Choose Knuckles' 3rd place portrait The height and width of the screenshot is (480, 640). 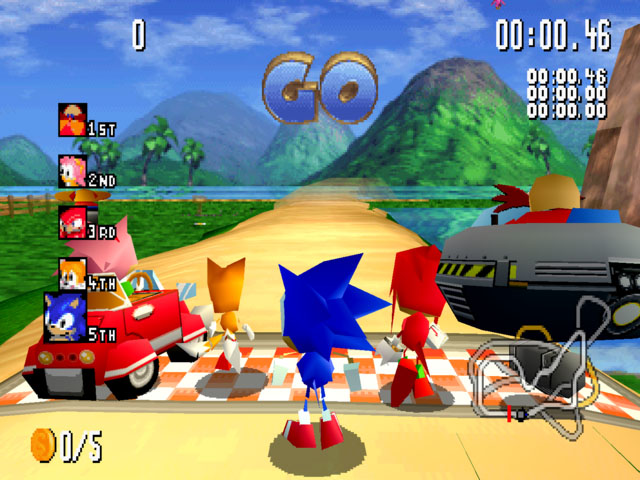tap(73, 221)
